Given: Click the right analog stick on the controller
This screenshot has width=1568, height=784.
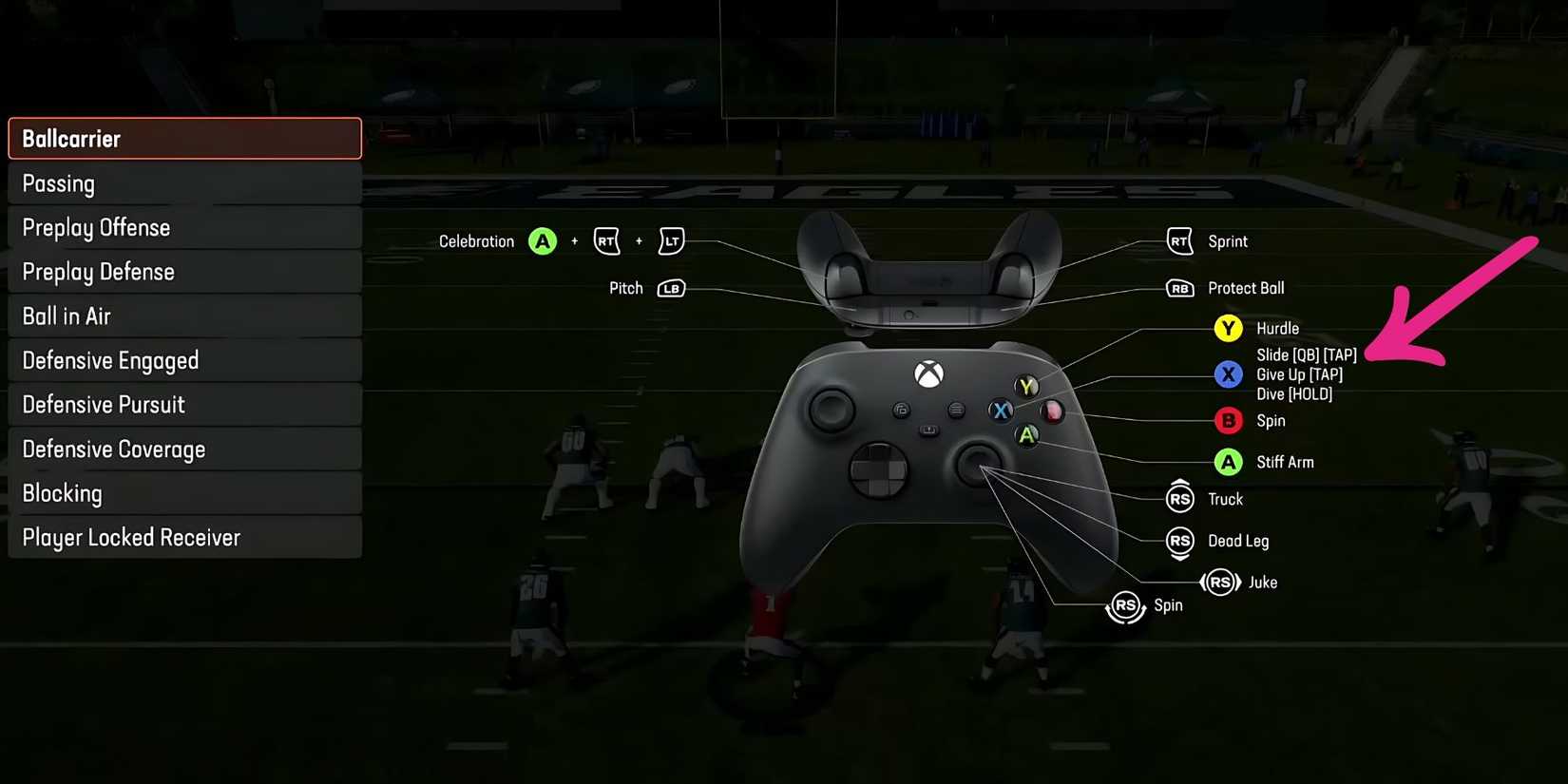Looking at the screenshot, I should (979, 466).
